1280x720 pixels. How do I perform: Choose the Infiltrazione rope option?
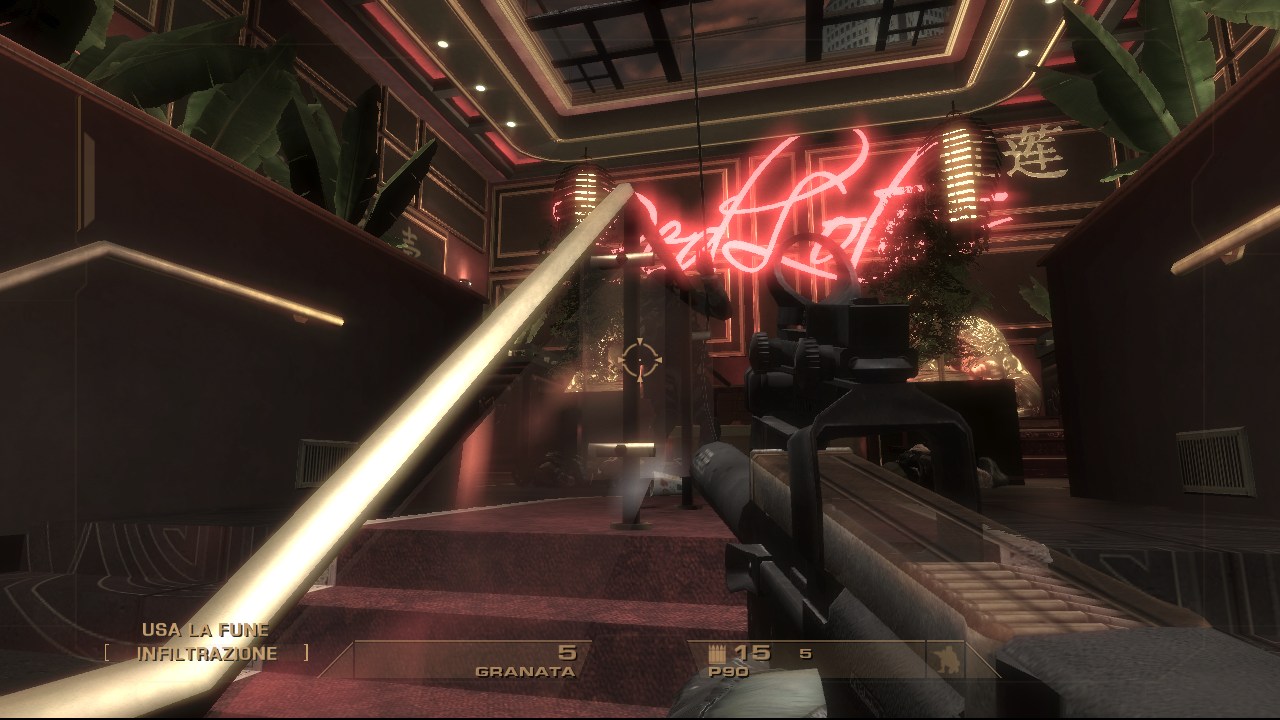(x=206, y=653)
